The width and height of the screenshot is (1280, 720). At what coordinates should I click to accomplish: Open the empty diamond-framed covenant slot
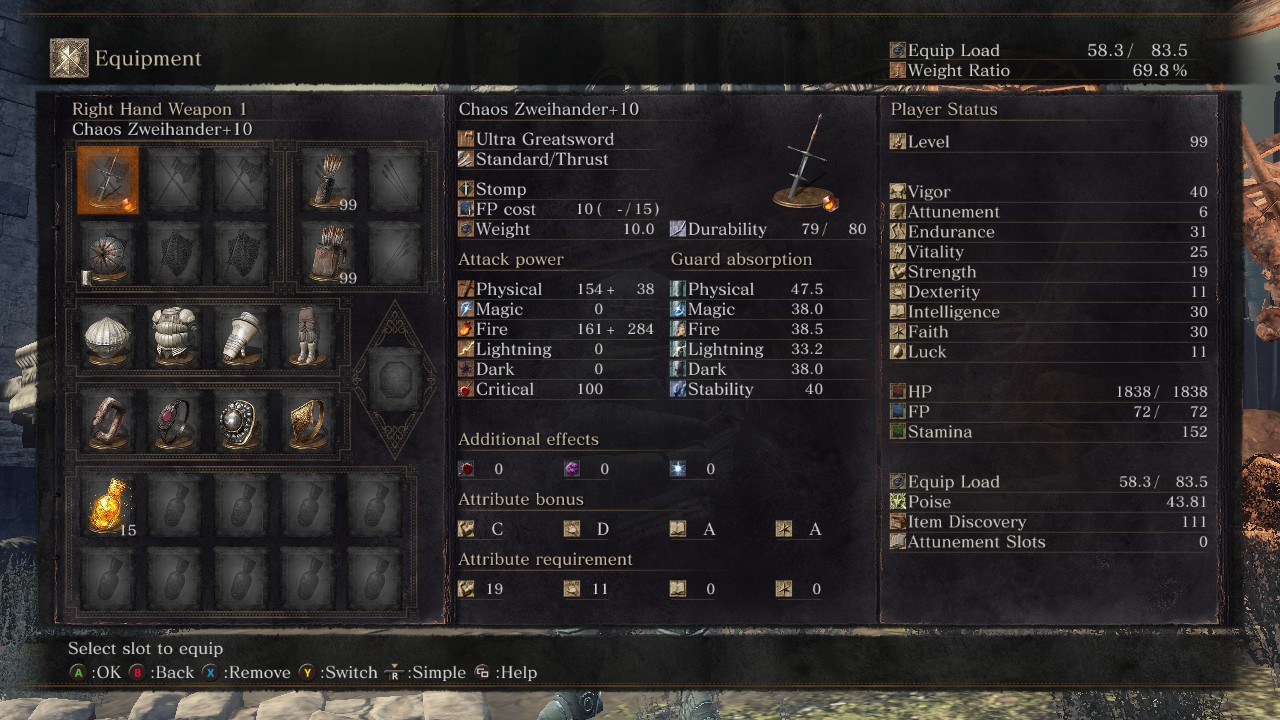coord(394,379)
